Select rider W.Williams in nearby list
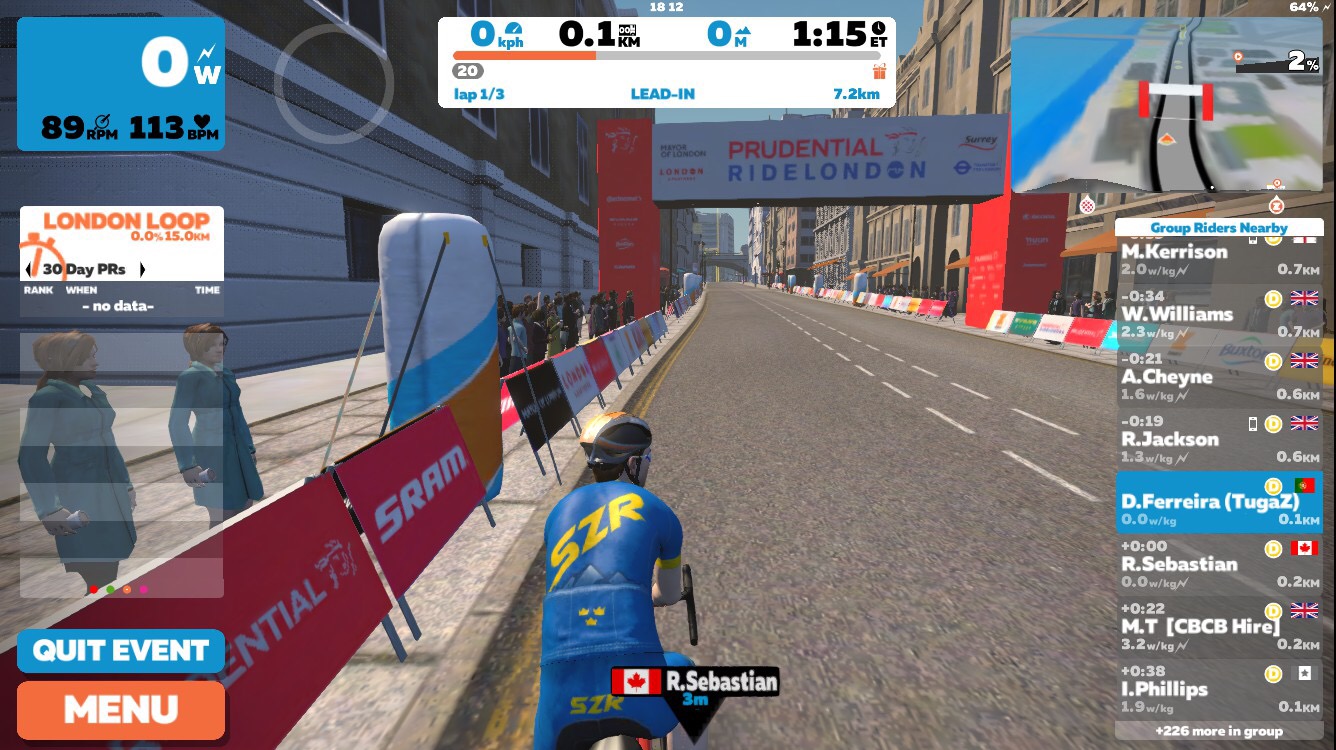 [1218, 314]
